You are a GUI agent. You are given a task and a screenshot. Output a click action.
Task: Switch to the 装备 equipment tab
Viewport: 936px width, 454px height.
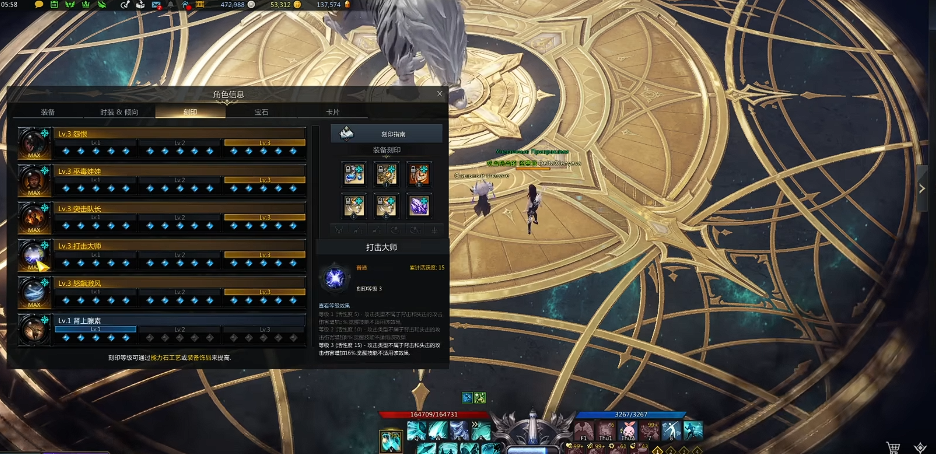click(48, 112)
